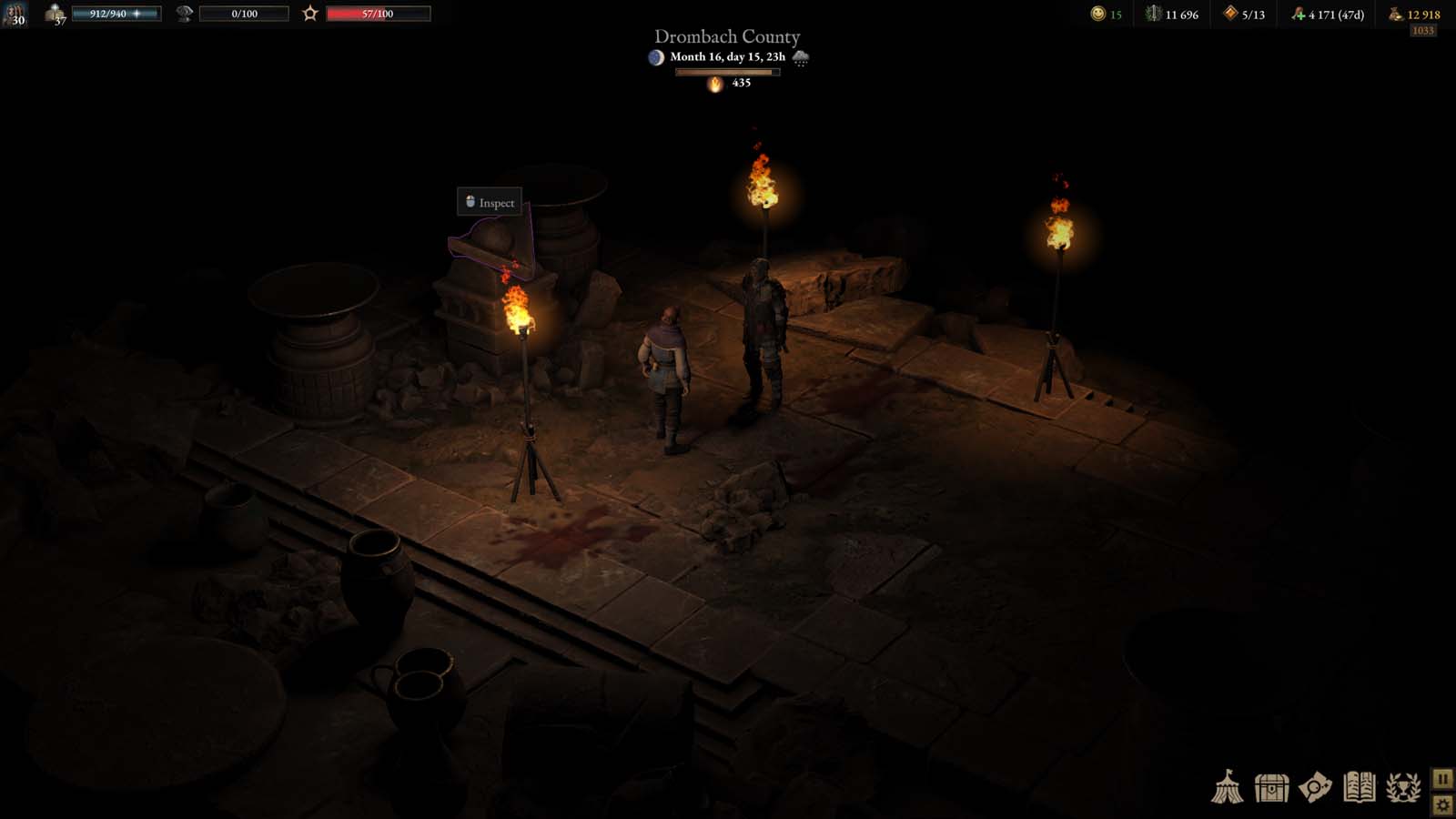Click the moon icon beside the date

[656, 56]
